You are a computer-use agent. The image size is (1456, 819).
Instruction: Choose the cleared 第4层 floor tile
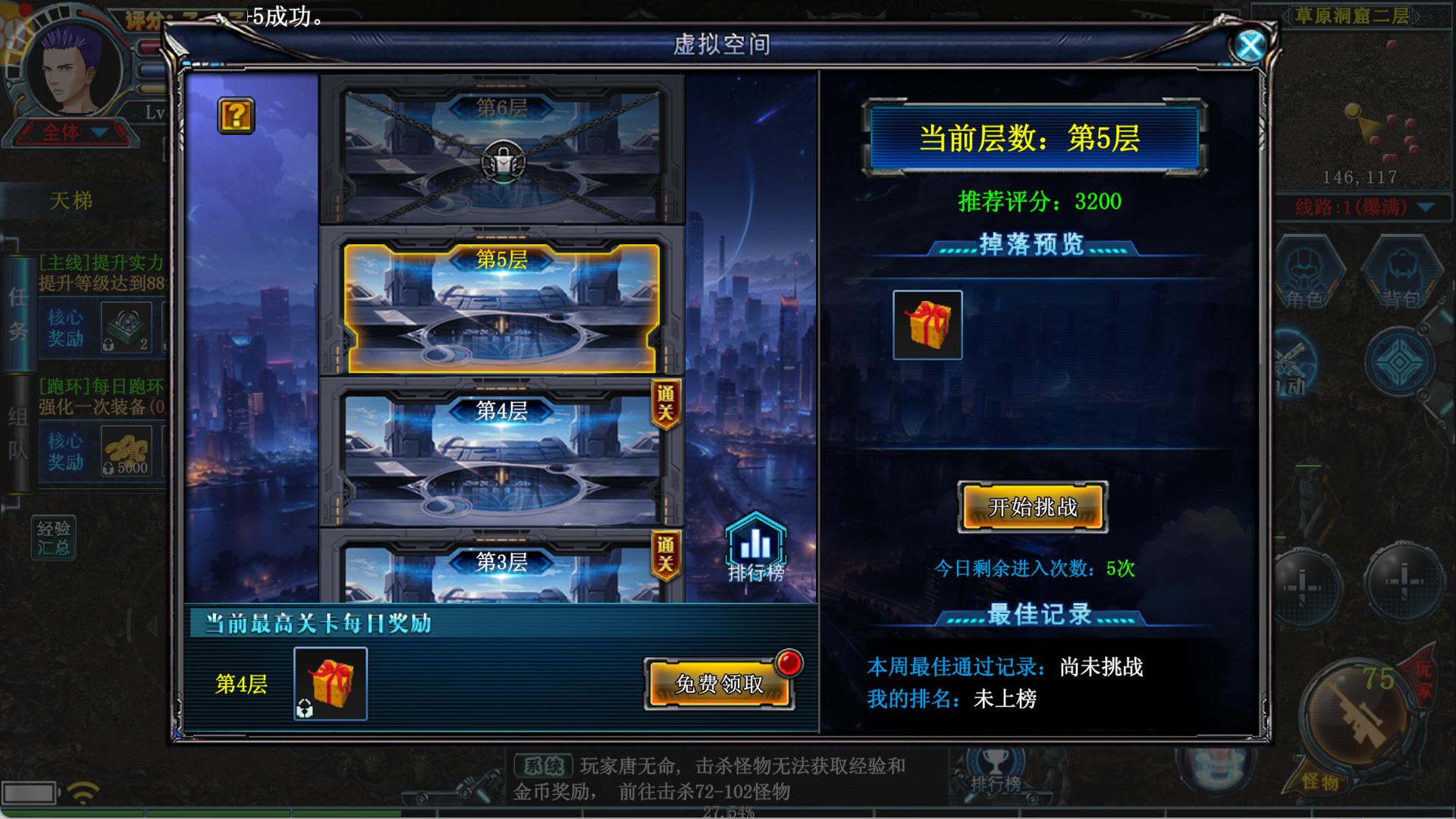coord(502,455)
